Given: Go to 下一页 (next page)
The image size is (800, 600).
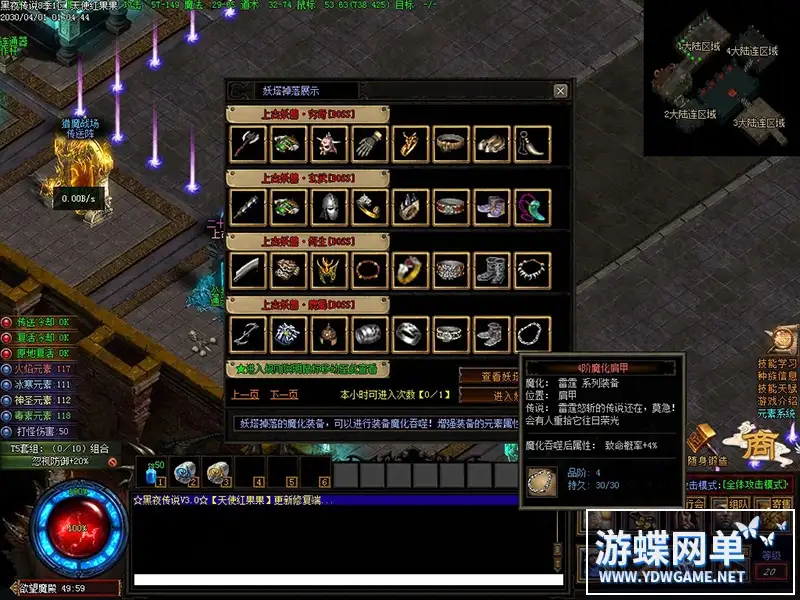Looking at the screenshot, I should (284, 395).
